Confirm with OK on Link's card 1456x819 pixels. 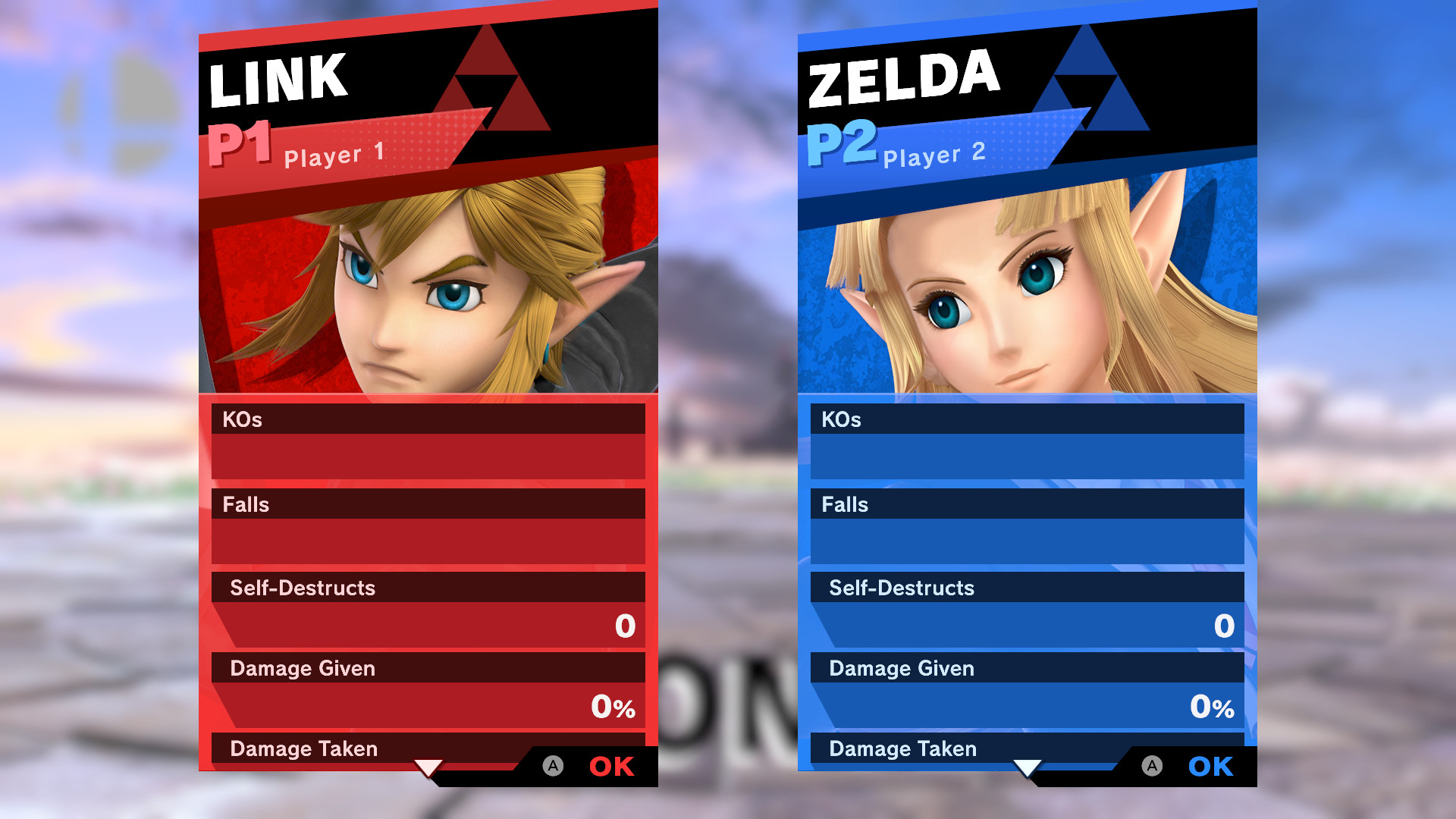coord(611,766)
